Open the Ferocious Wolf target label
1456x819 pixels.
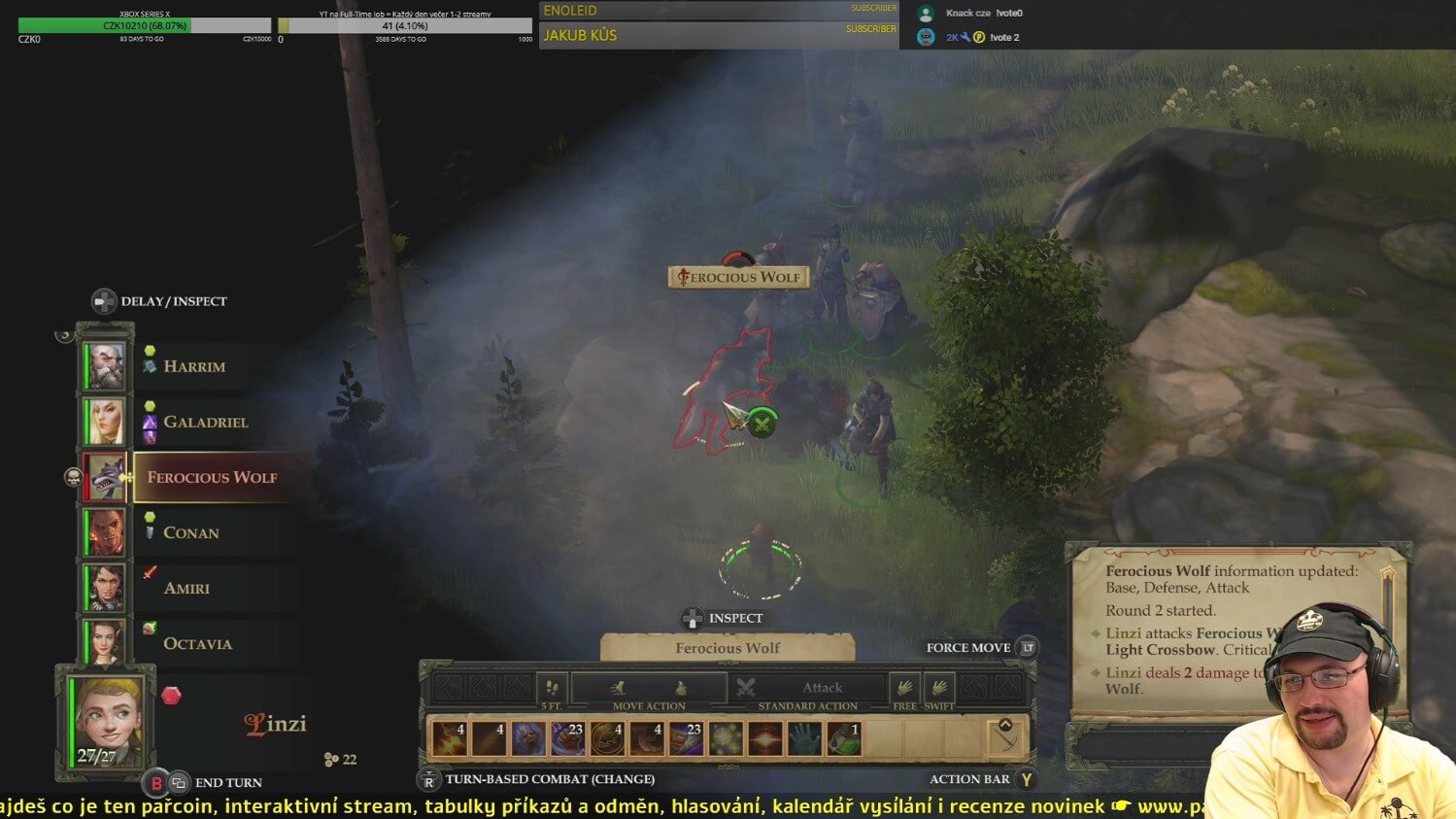click(x=738, y=278)
